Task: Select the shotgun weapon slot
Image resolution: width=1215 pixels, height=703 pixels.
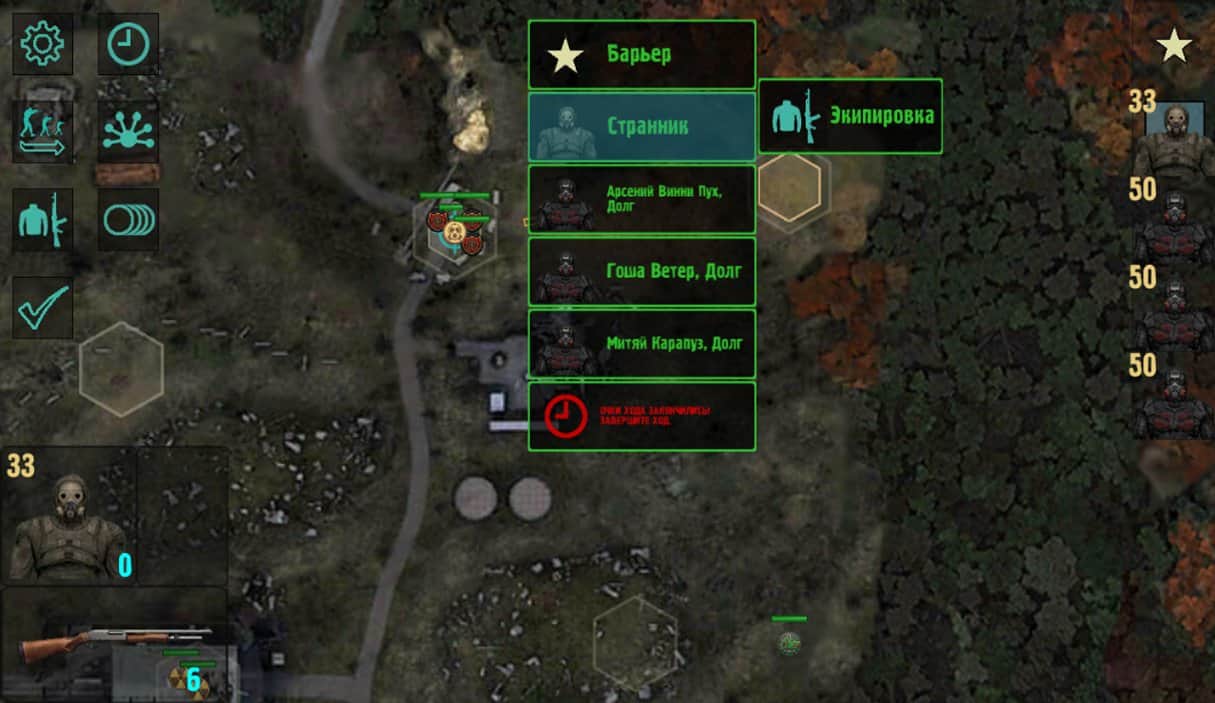Action: [x=115, y=643]
